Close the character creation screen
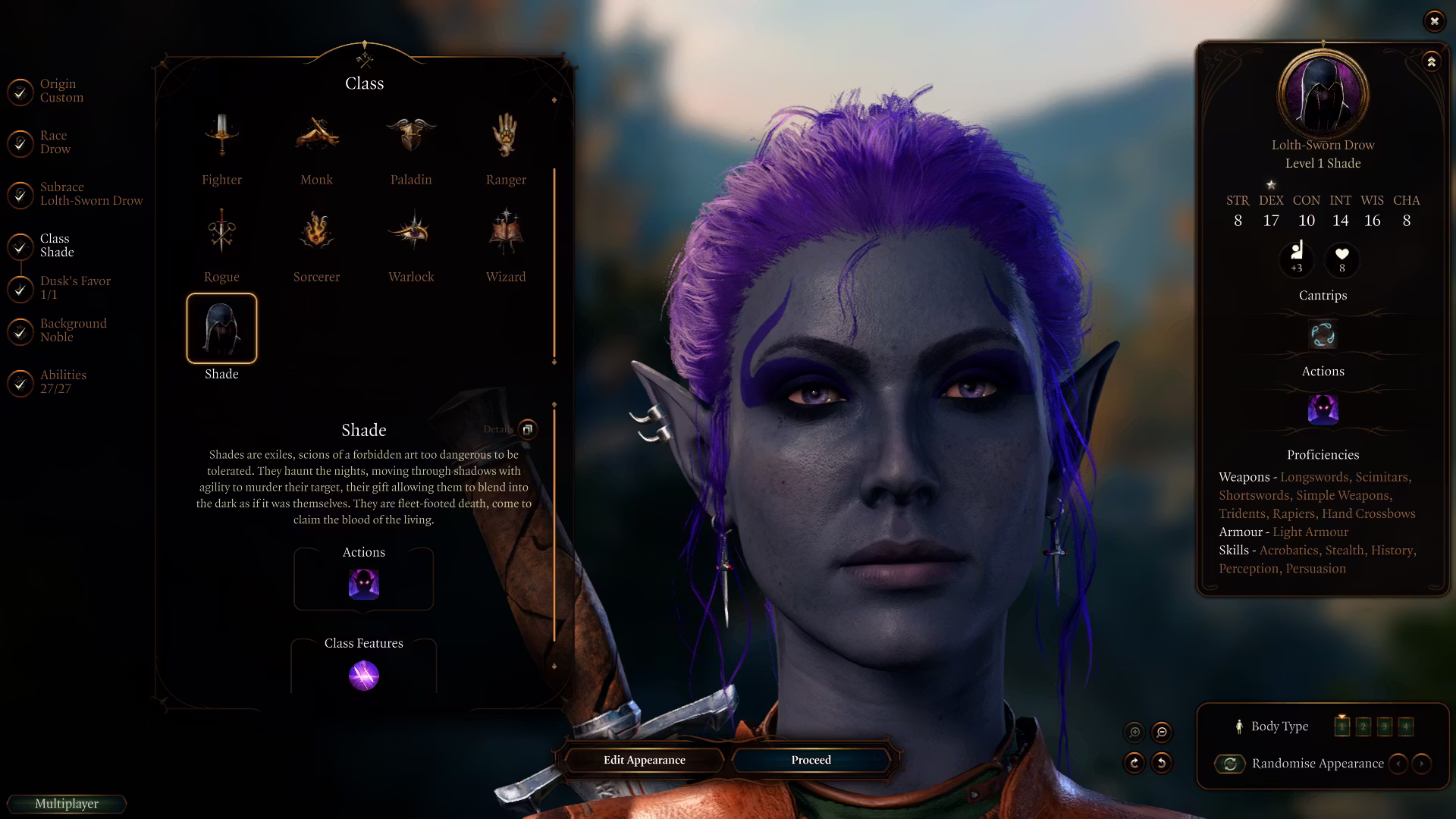 coord(1434,21)
